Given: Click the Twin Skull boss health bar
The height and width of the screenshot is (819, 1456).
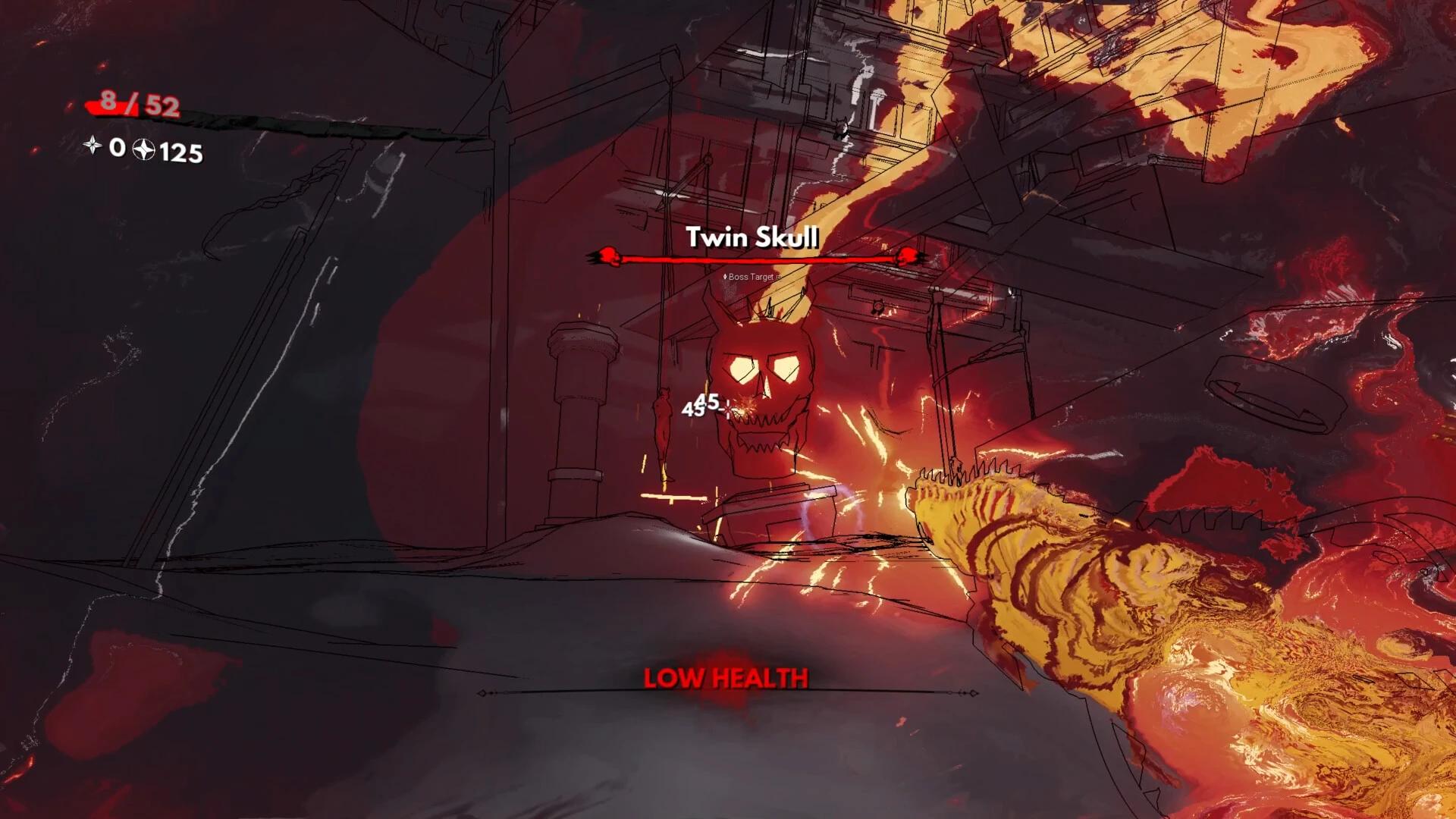Looking at the screenshot, I should coord(758,256).
